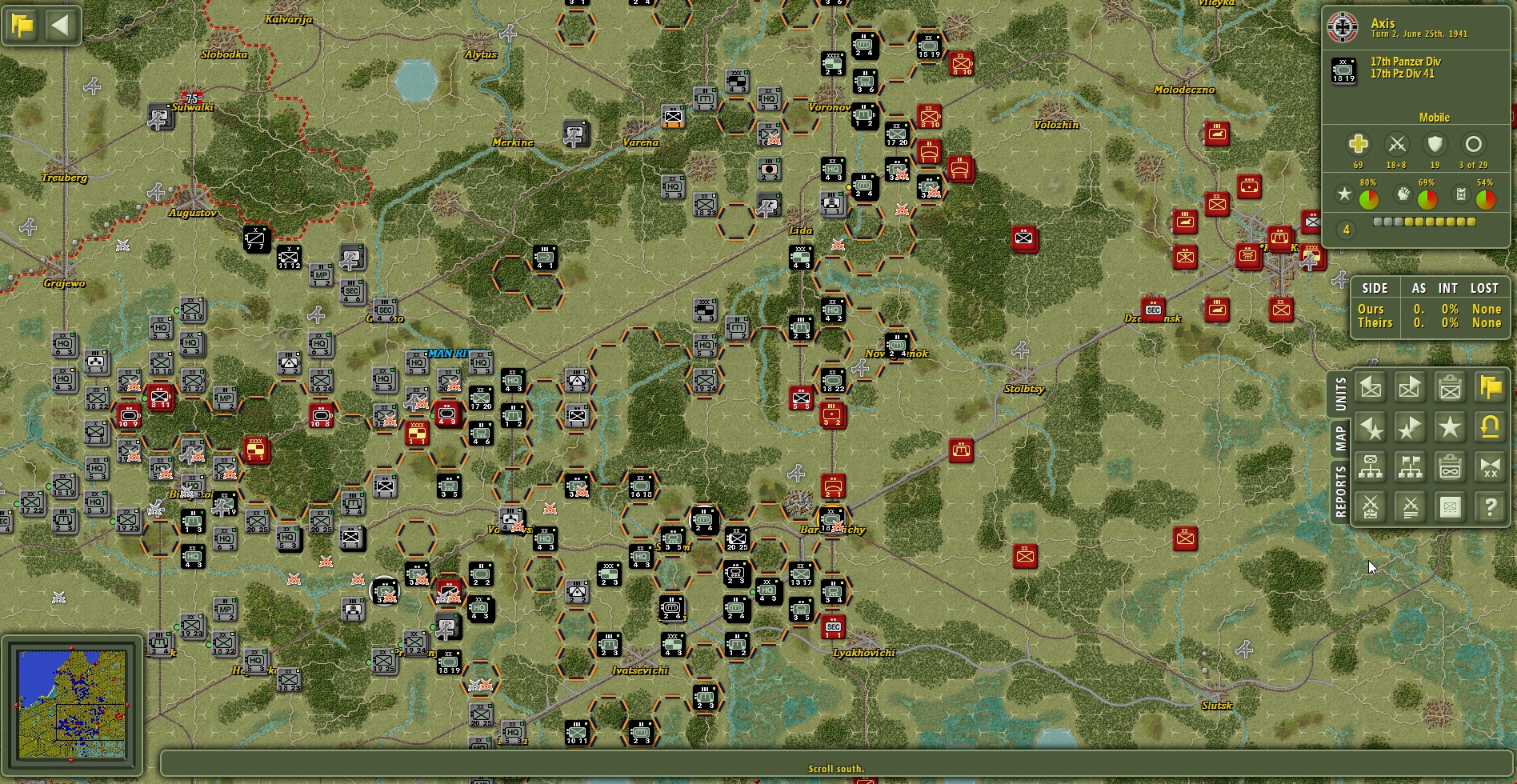The image size is (1517, 784).
Task: Open the supply clipboard report icon
Action: tap(1450, 466)
